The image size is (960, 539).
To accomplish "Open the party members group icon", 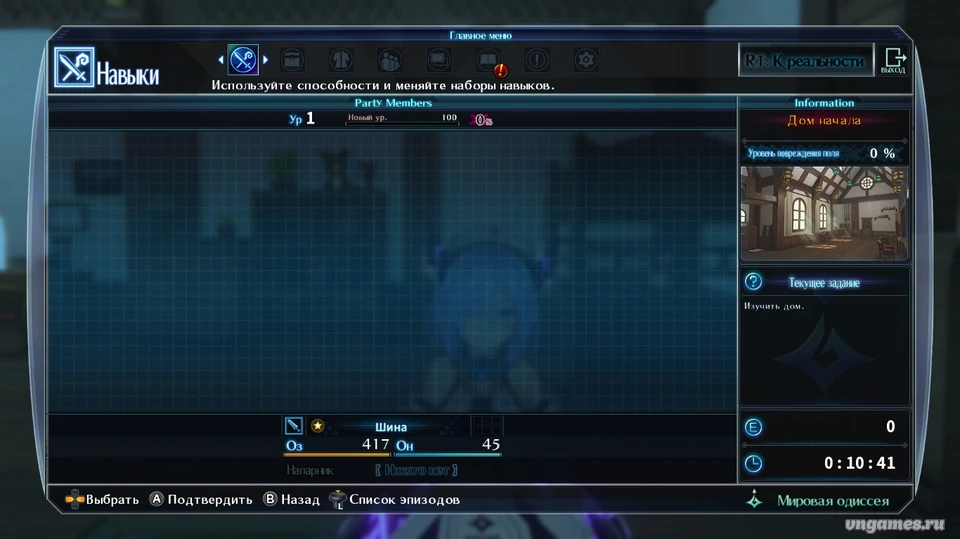I will 390,60.
